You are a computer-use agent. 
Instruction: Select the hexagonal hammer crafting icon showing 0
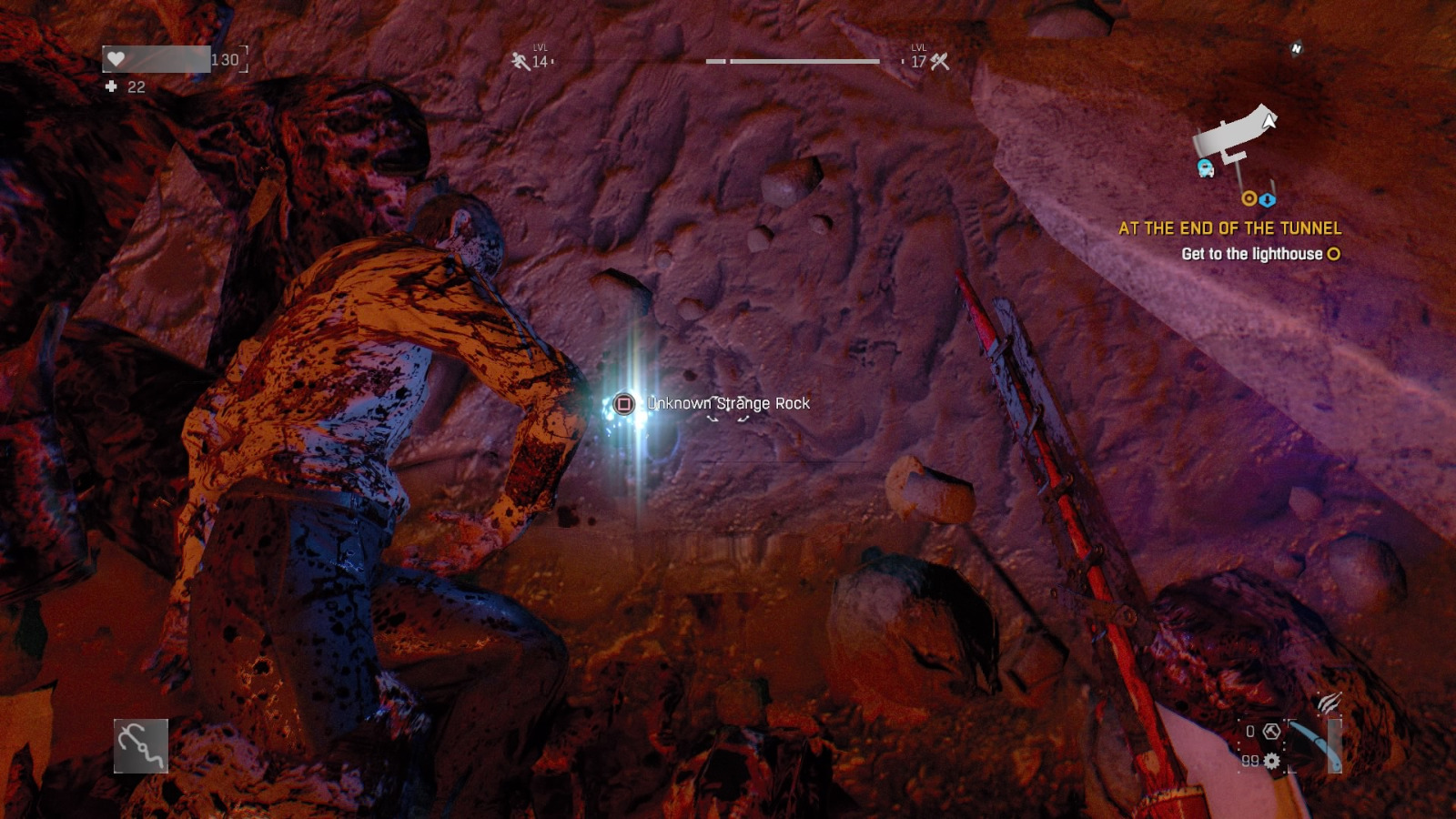[1272, 732]
